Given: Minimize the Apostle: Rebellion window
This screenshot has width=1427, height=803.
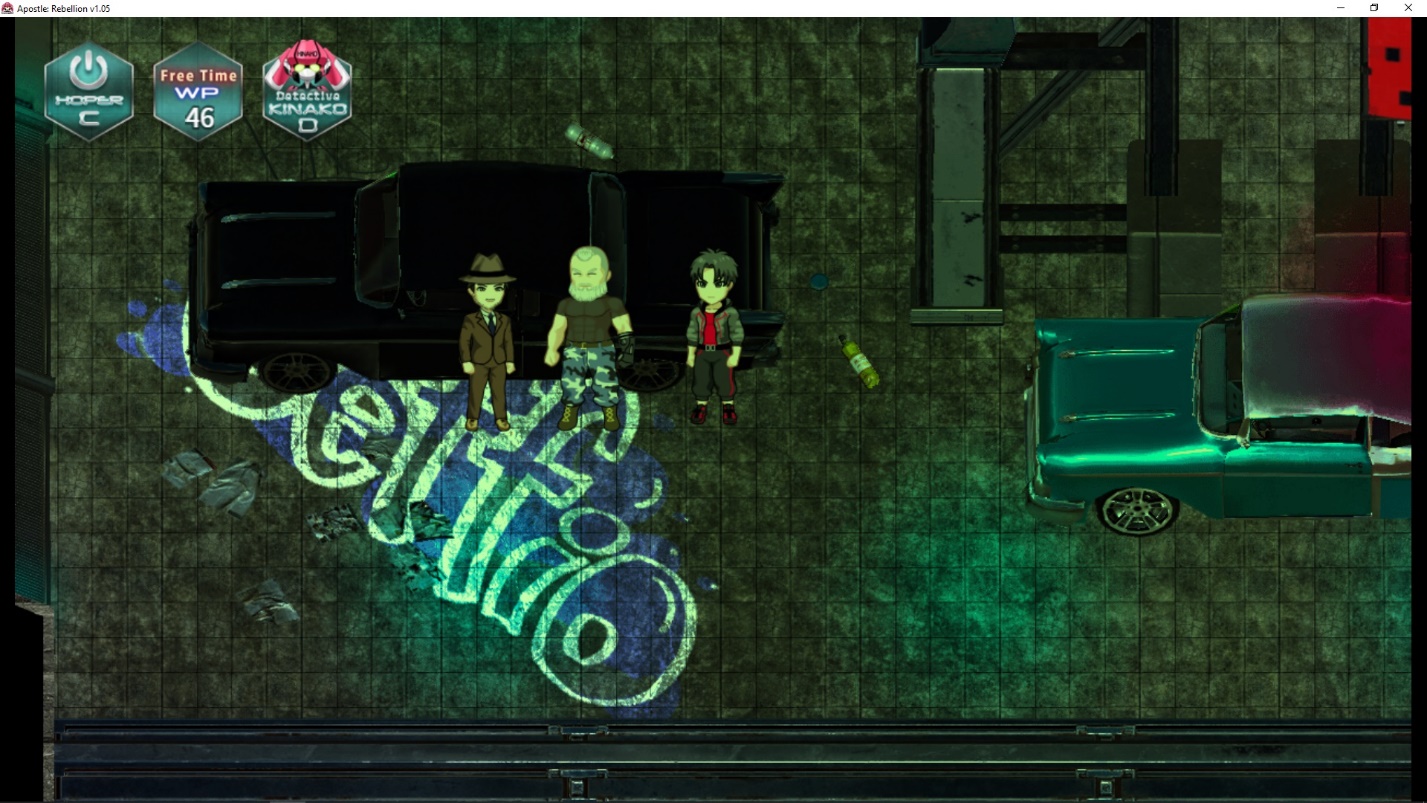Looking at the screenshot, I should tap(1340, 8).
